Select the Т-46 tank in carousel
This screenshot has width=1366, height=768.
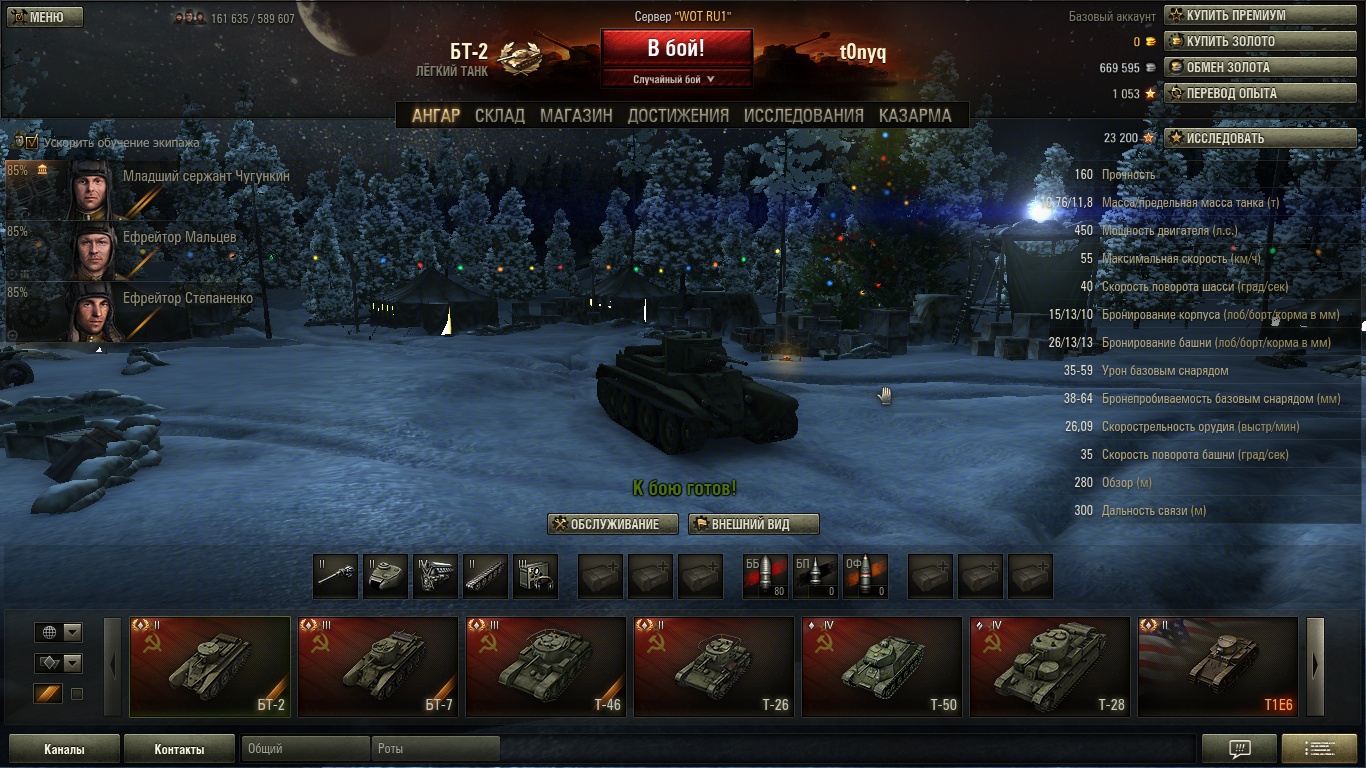pyautogui.click(x=544, y=666)
